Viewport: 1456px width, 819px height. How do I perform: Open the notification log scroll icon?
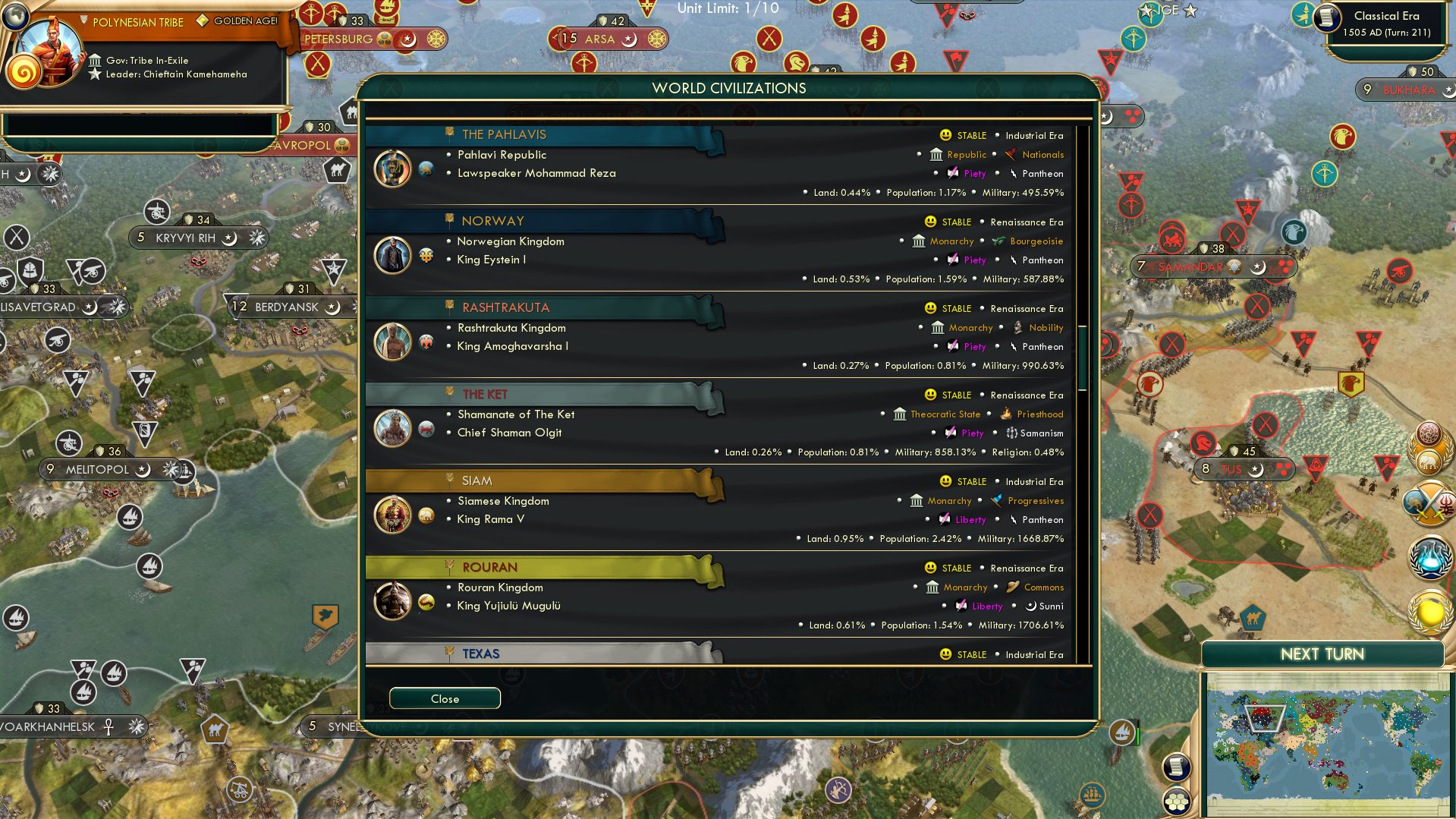tap(1177, 766)
